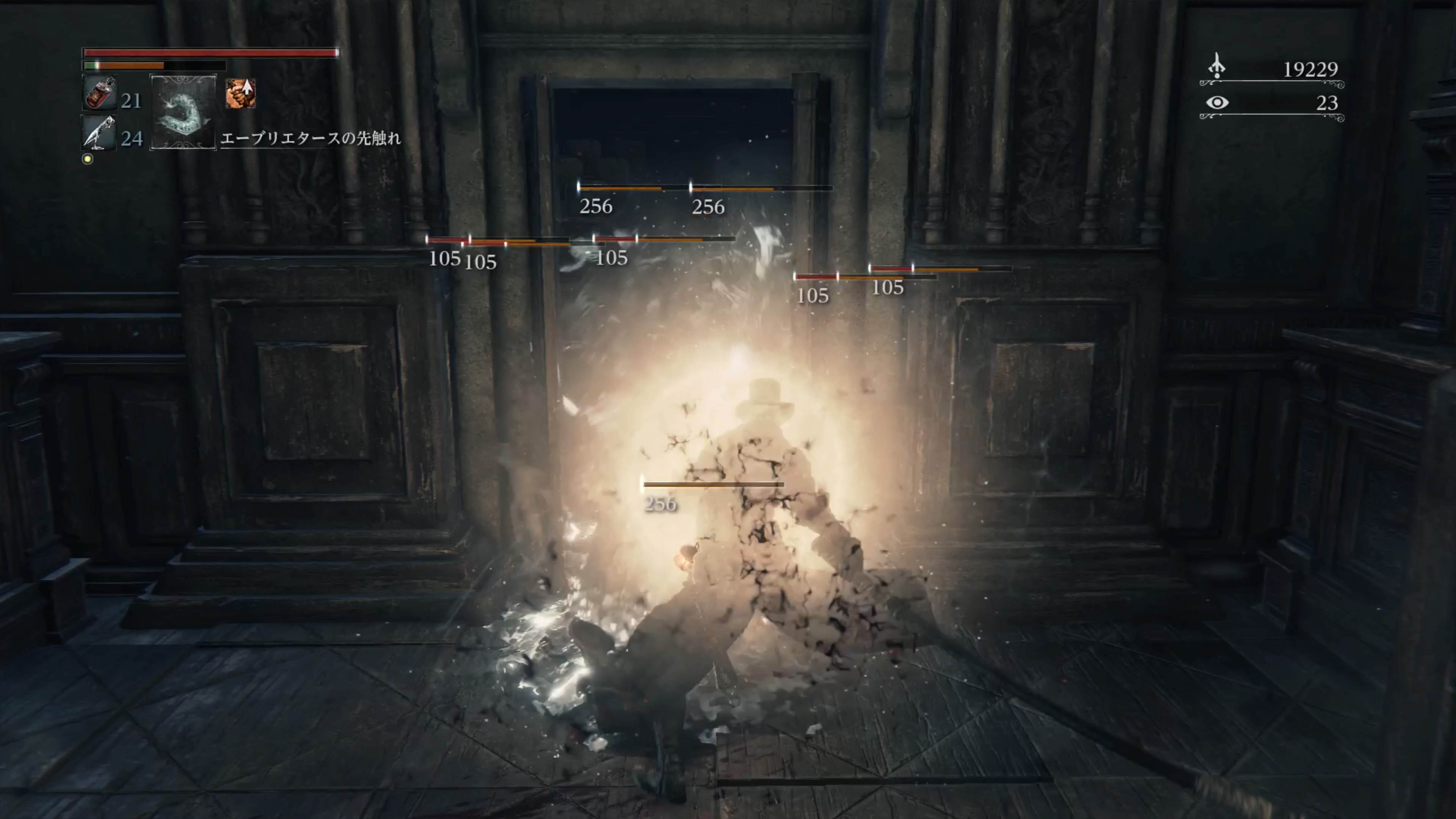Select the quicksilver bullet icon
Screen dimensions: 1456x819
[98, 133]
